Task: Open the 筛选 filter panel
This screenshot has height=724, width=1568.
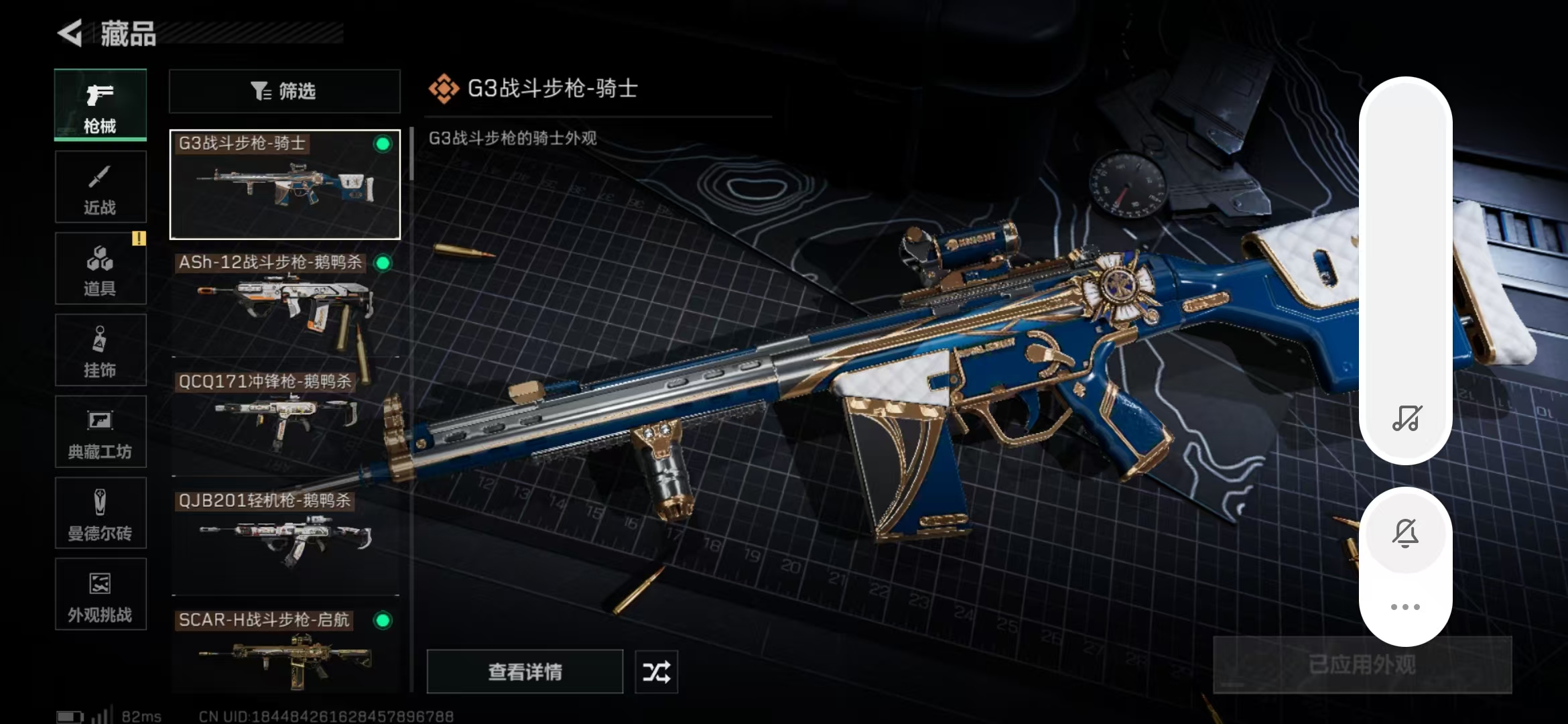Action: coord(284,90)
